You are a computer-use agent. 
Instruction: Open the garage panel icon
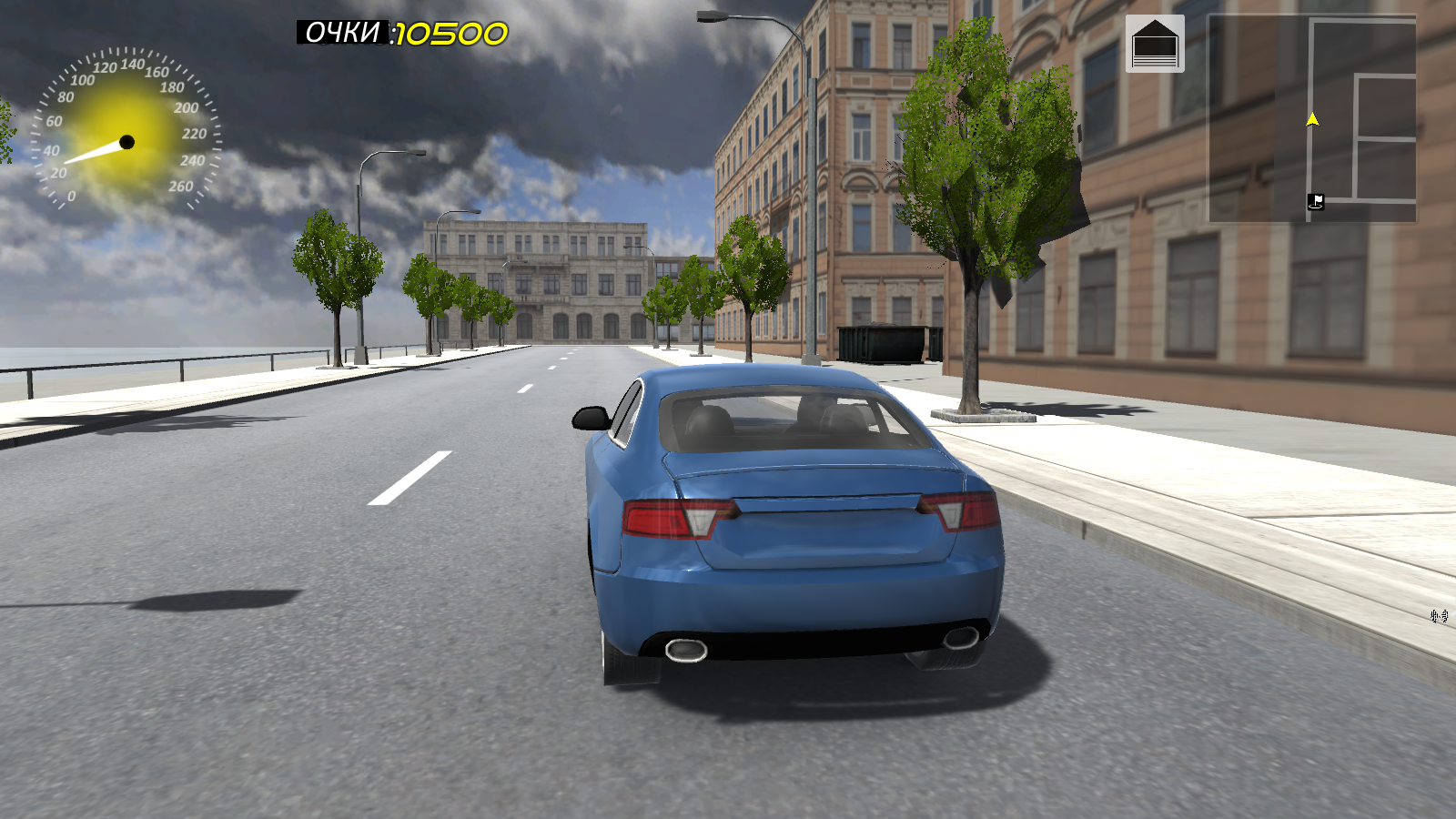click(x=1157, y=43)
